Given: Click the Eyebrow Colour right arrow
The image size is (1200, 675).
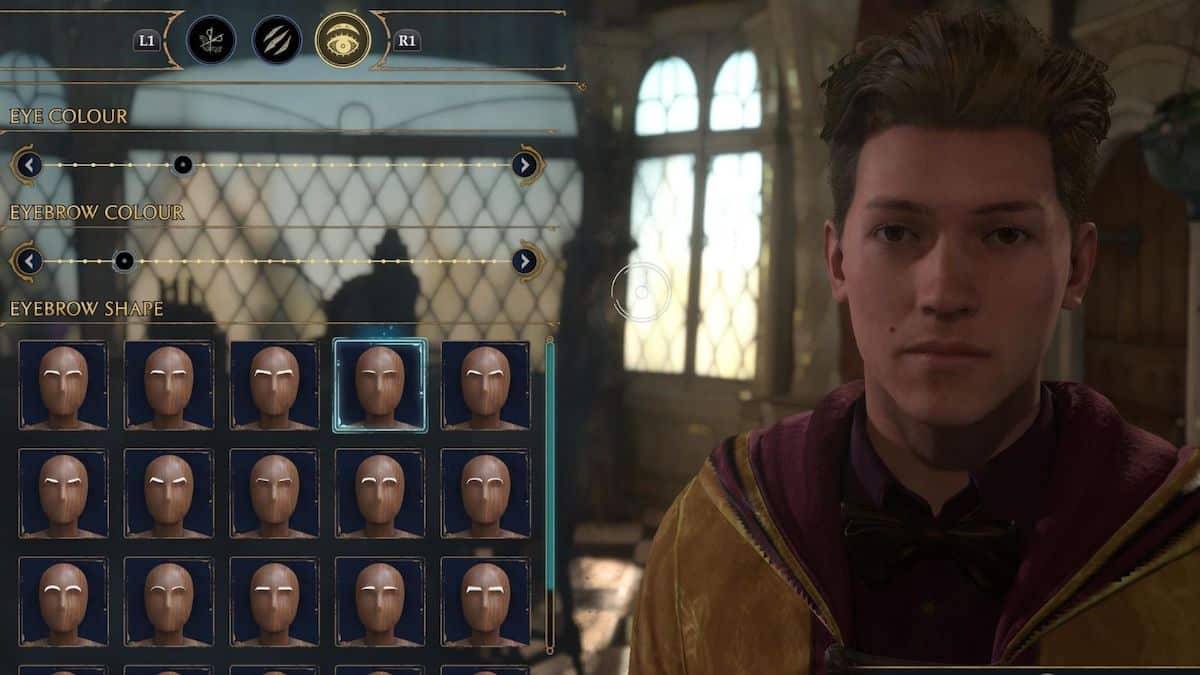Looking at the screenshot, I should coord(525,262).
